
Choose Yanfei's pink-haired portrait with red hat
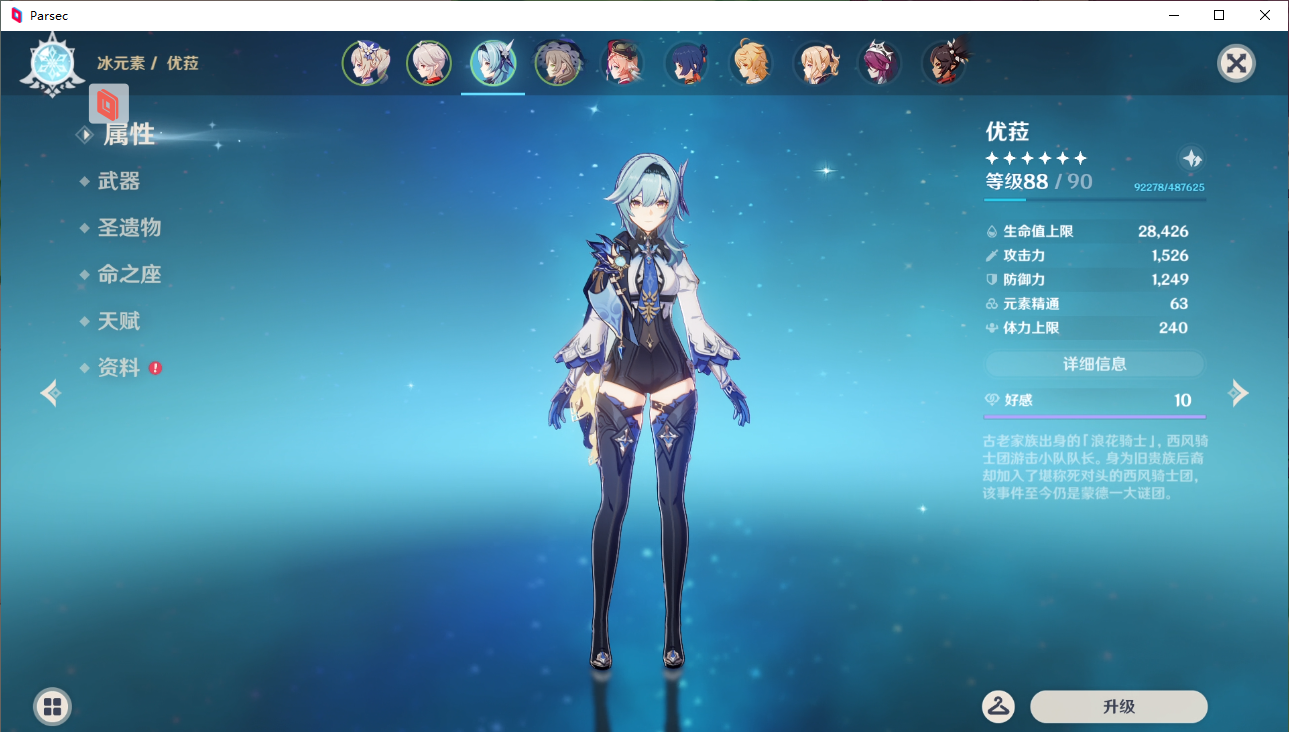point(622,64)
